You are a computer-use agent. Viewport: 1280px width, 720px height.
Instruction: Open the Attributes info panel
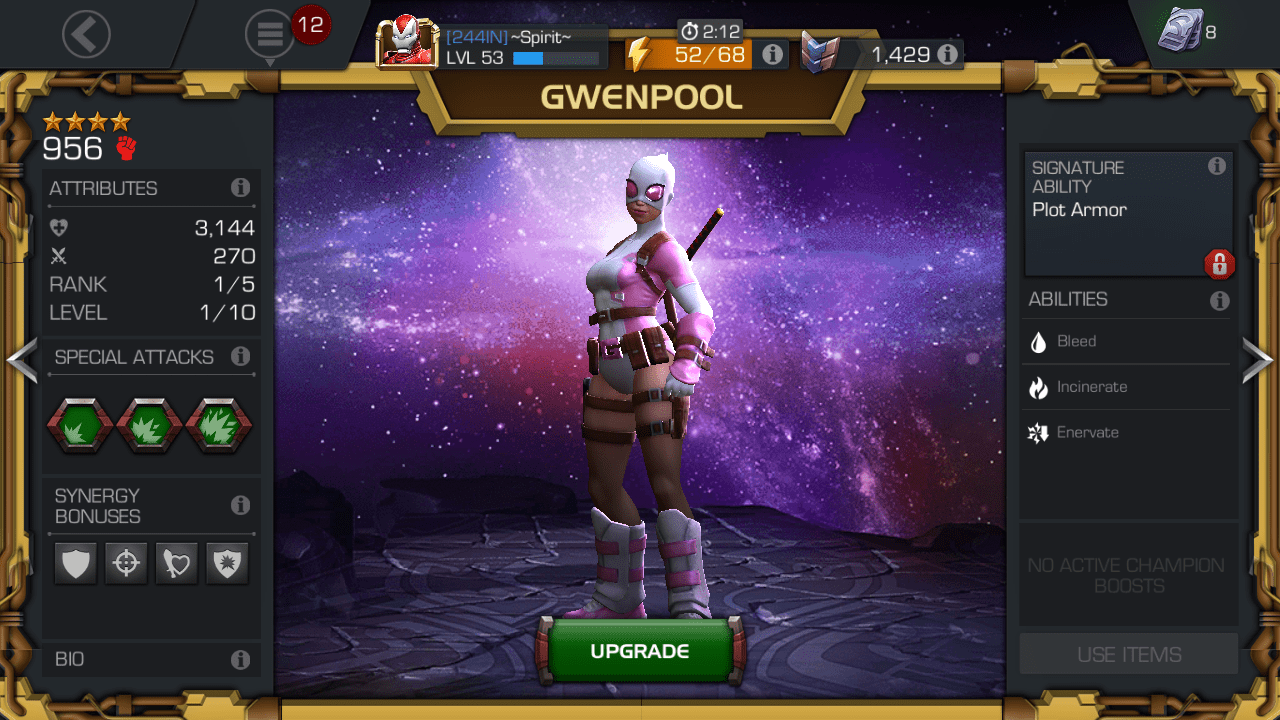point(240,187)
